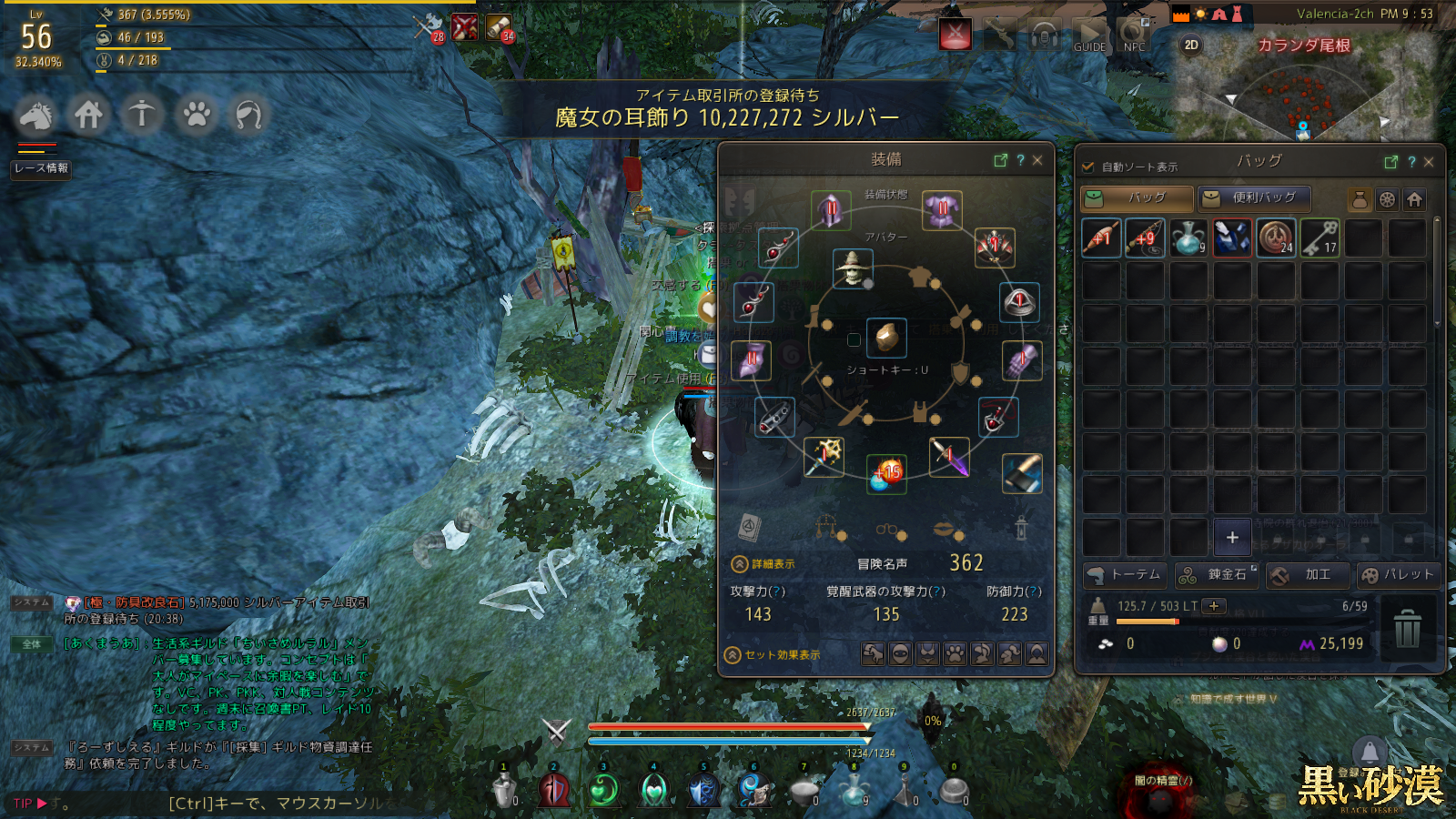Switch to the 便利バッグ tab
This screenshot has height=819, width=1456.
click(1253, 198)
